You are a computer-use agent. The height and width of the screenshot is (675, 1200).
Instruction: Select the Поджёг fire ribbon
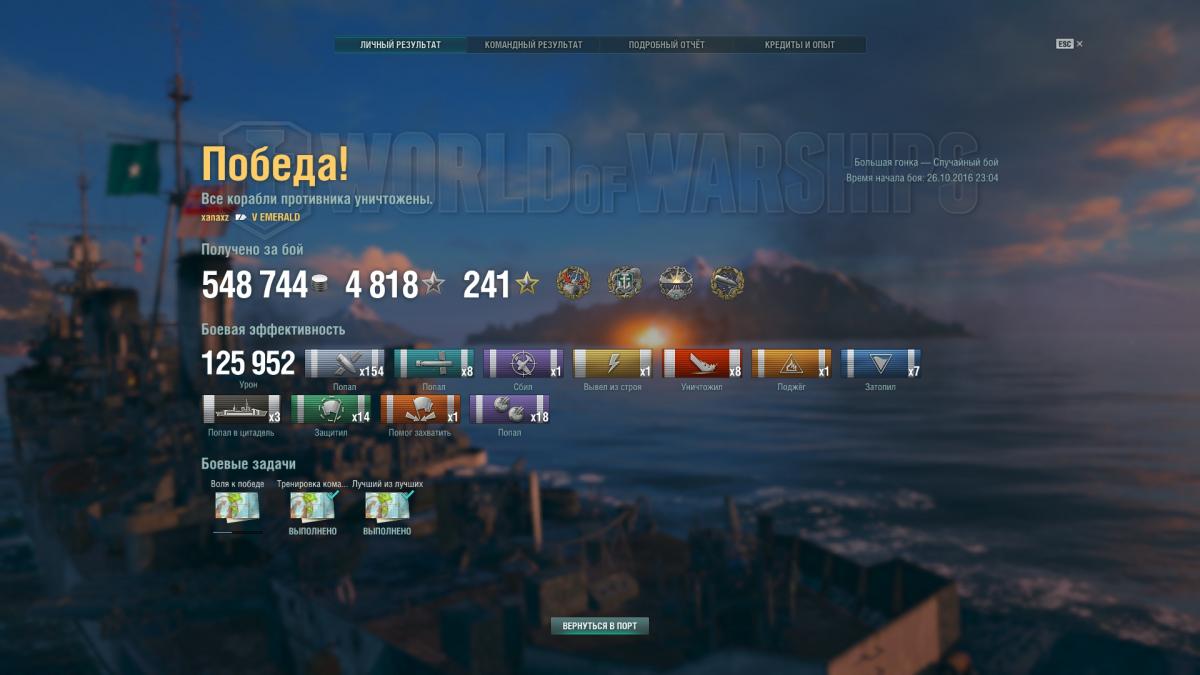(x=791, y=364)
